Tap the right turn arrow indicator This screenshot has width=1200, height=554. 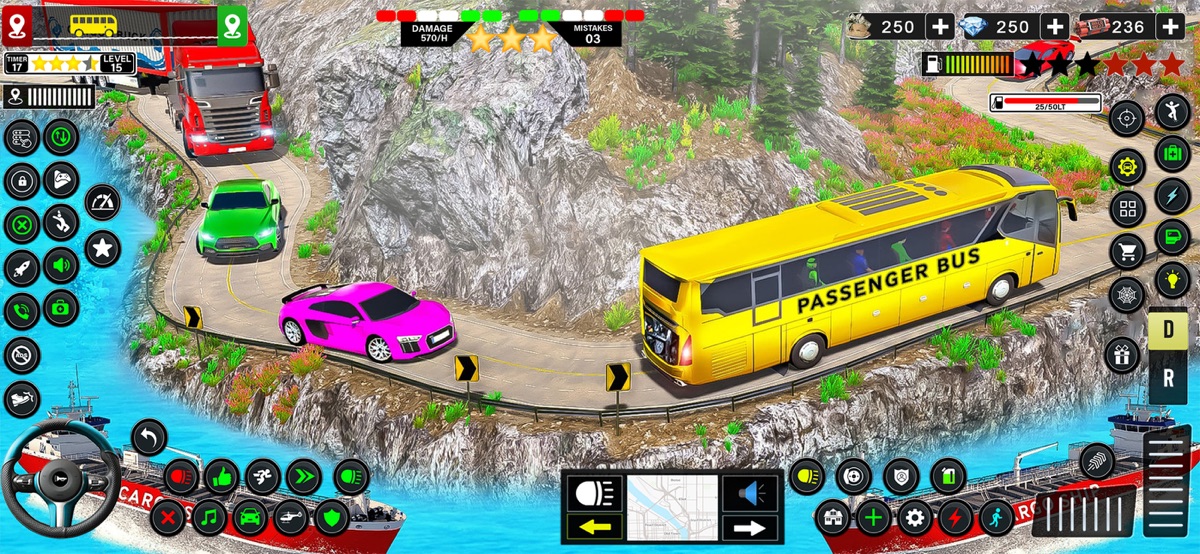pyautogui.click(x=749, y=527)
